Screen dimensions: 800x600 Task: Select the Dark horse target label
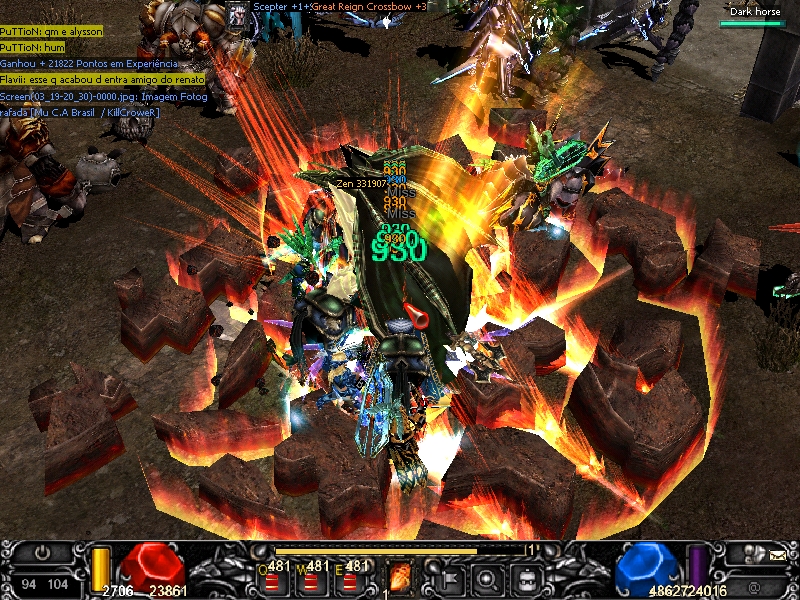(x=754, y=12)
